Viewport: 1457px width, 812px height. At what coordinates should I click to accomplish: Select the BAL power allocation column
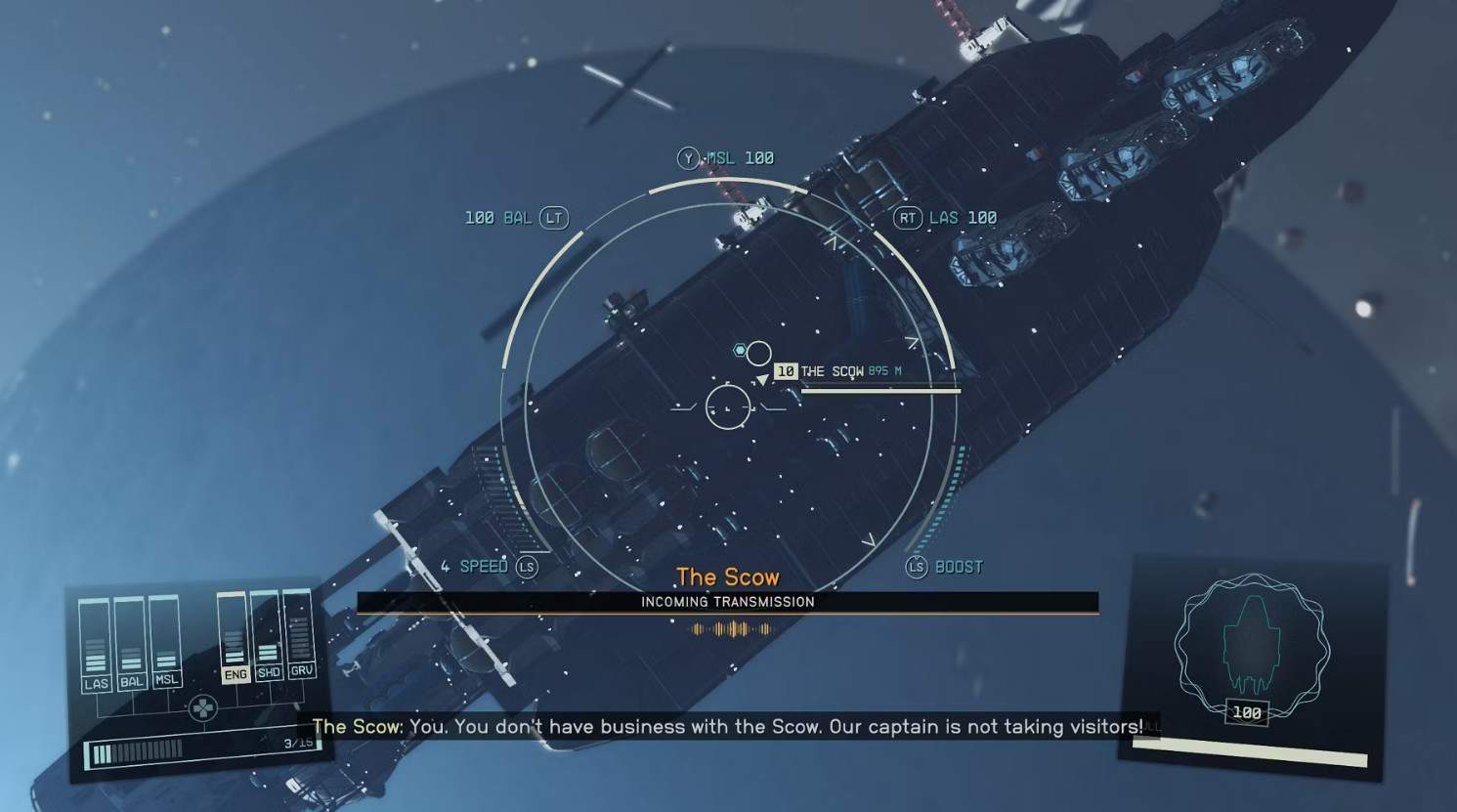[130, 643]
